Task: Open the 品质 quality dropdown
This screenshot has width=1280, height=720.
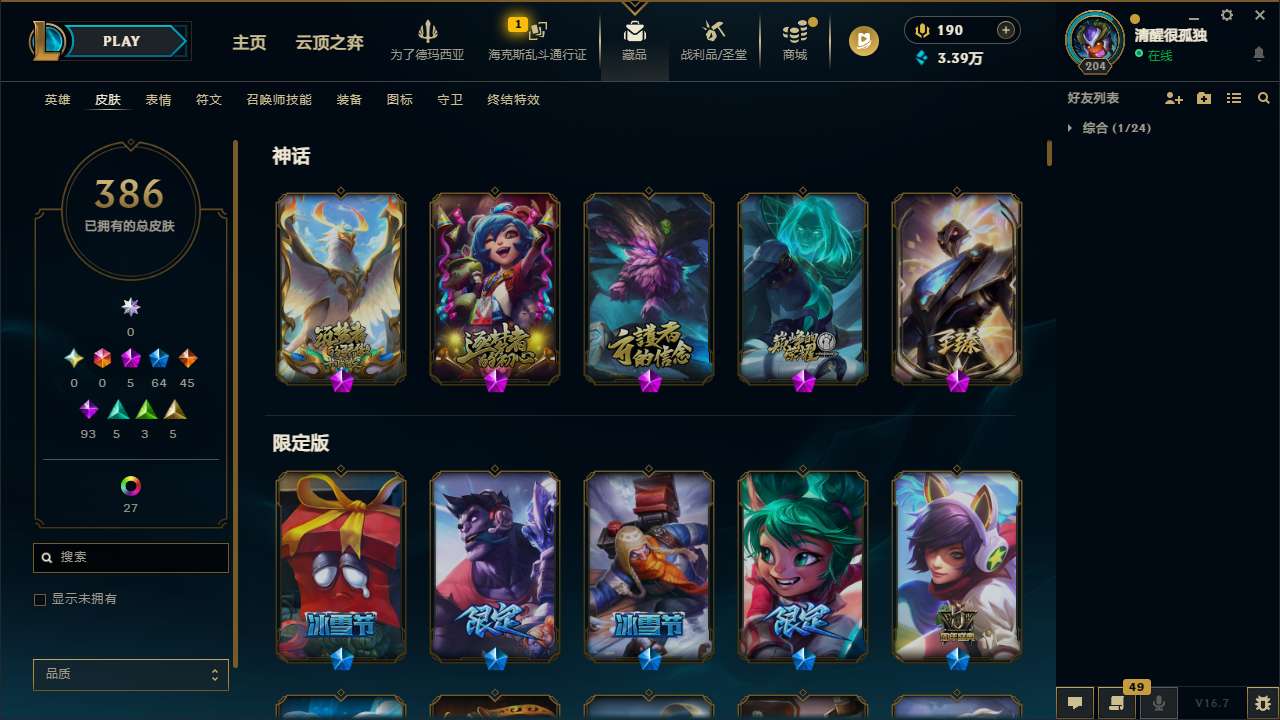Action: 130,674
